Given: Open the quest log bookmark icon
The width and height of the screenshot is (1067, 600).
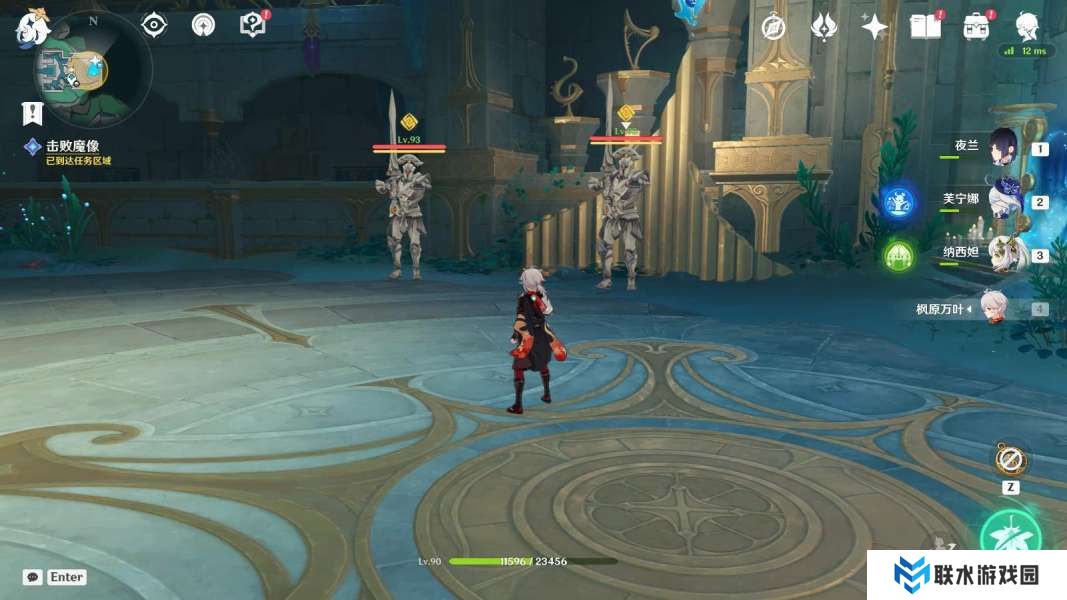Looking at the screenshot, I should point(33,112).
